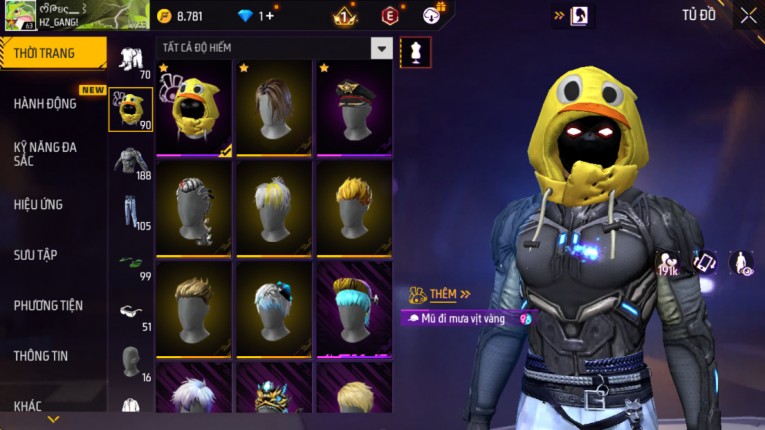Open the jeans pants subcategory
The width and height of the screenshot is (765, 430).
(130, 212)
